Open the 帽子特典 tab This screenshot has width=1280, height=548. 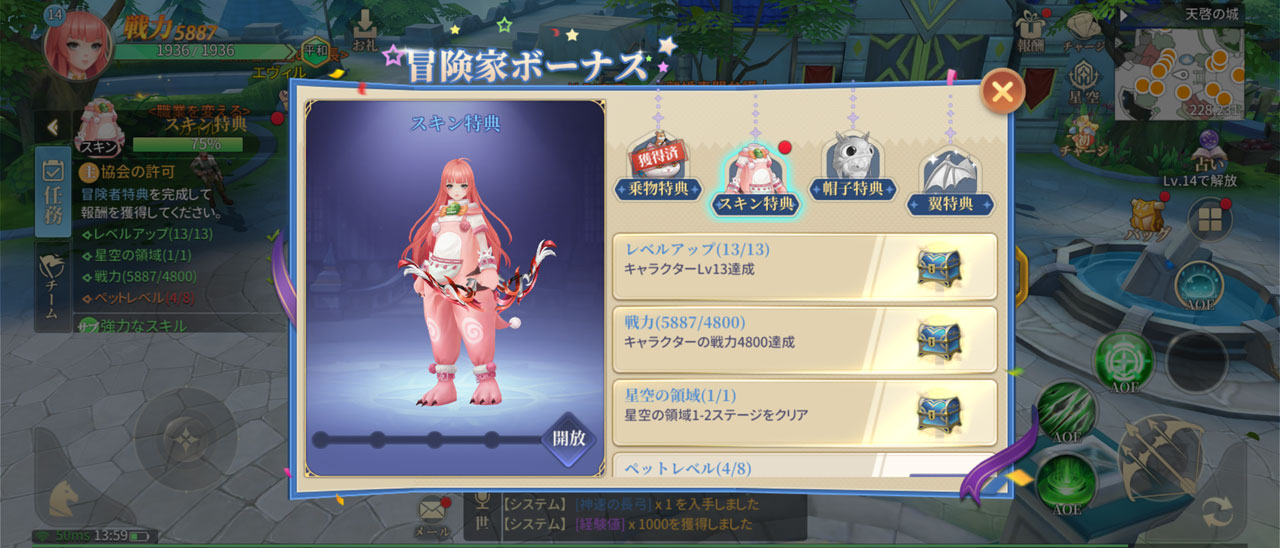pyautogui.click(x=853, y=170)
